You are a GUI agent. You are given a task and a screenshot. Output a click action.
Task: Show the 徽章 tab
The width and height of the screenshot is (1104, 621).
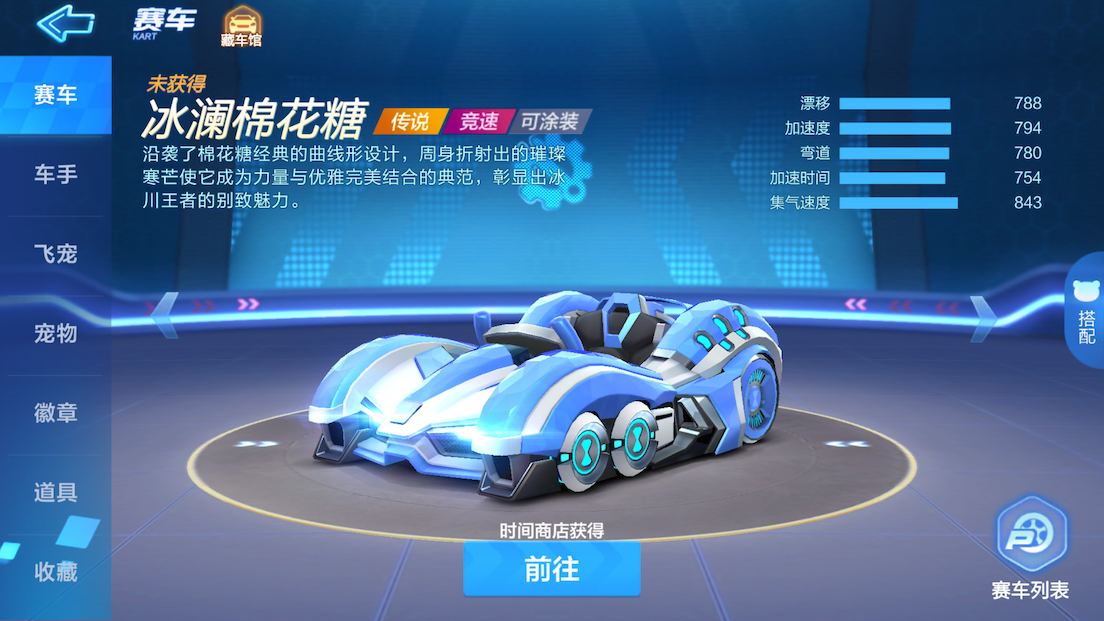55,413
